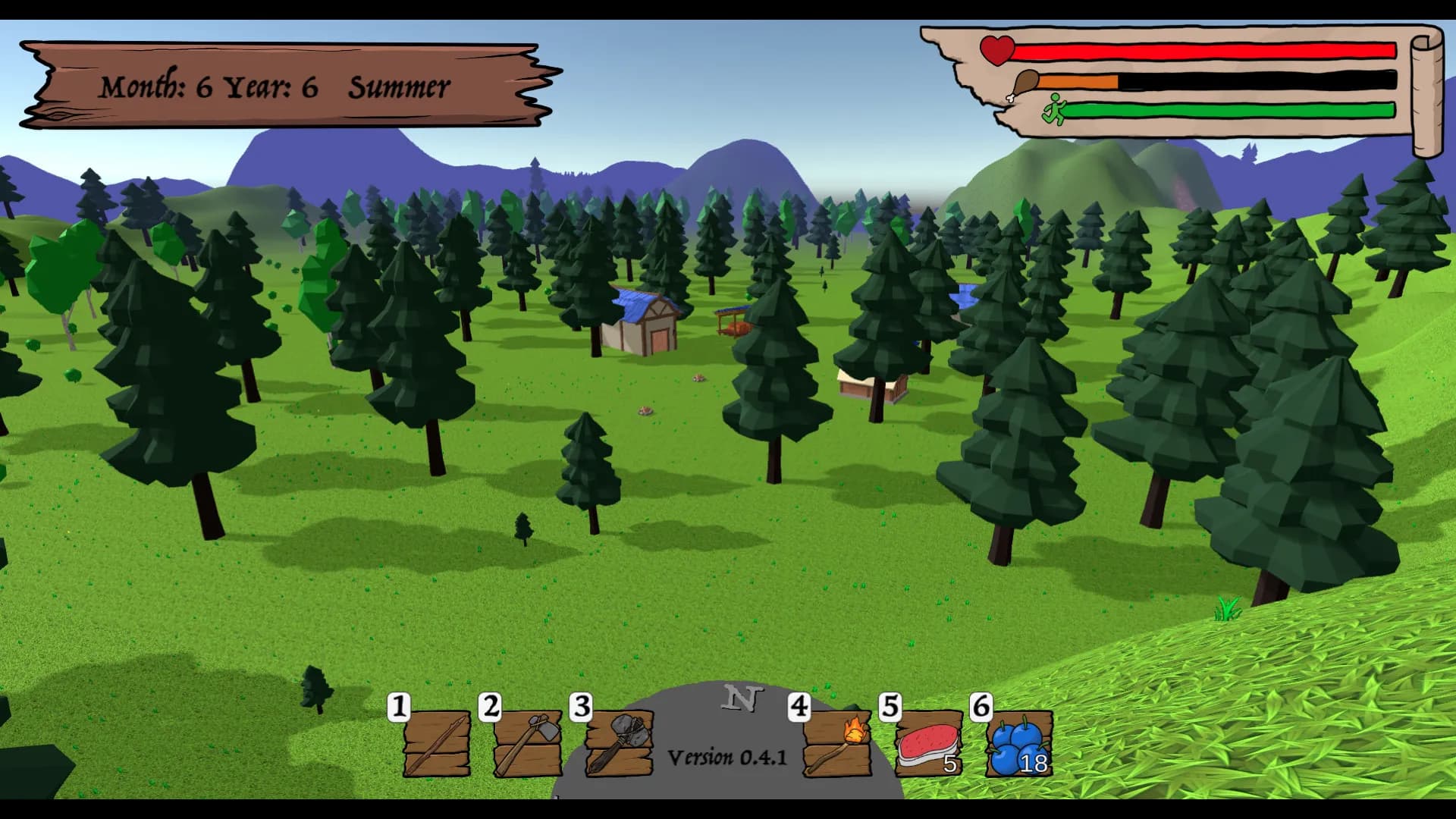Click the green running stamina icon

coord(1056,108)
